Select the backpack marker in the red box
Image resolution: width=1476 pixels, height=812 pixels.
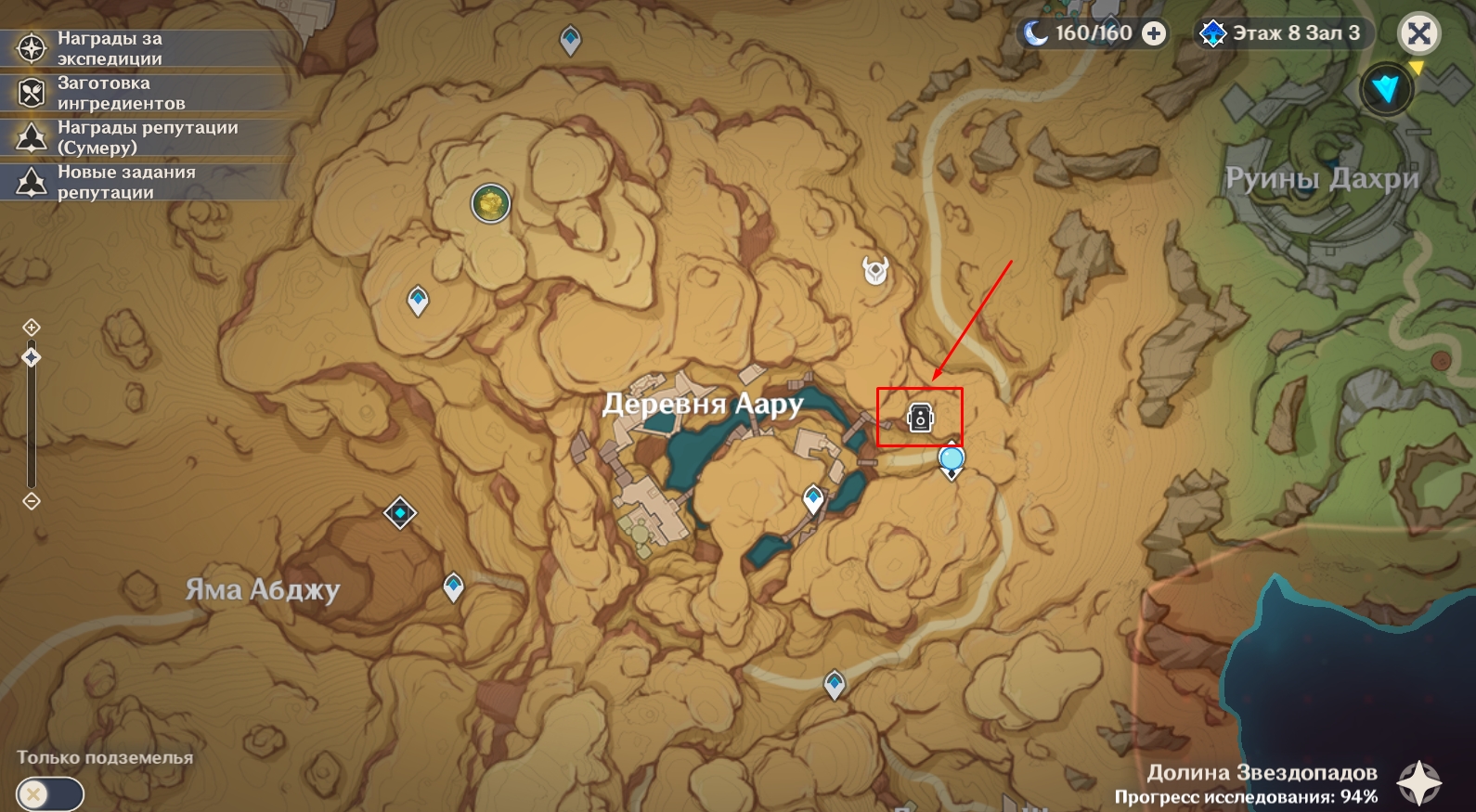920,418
